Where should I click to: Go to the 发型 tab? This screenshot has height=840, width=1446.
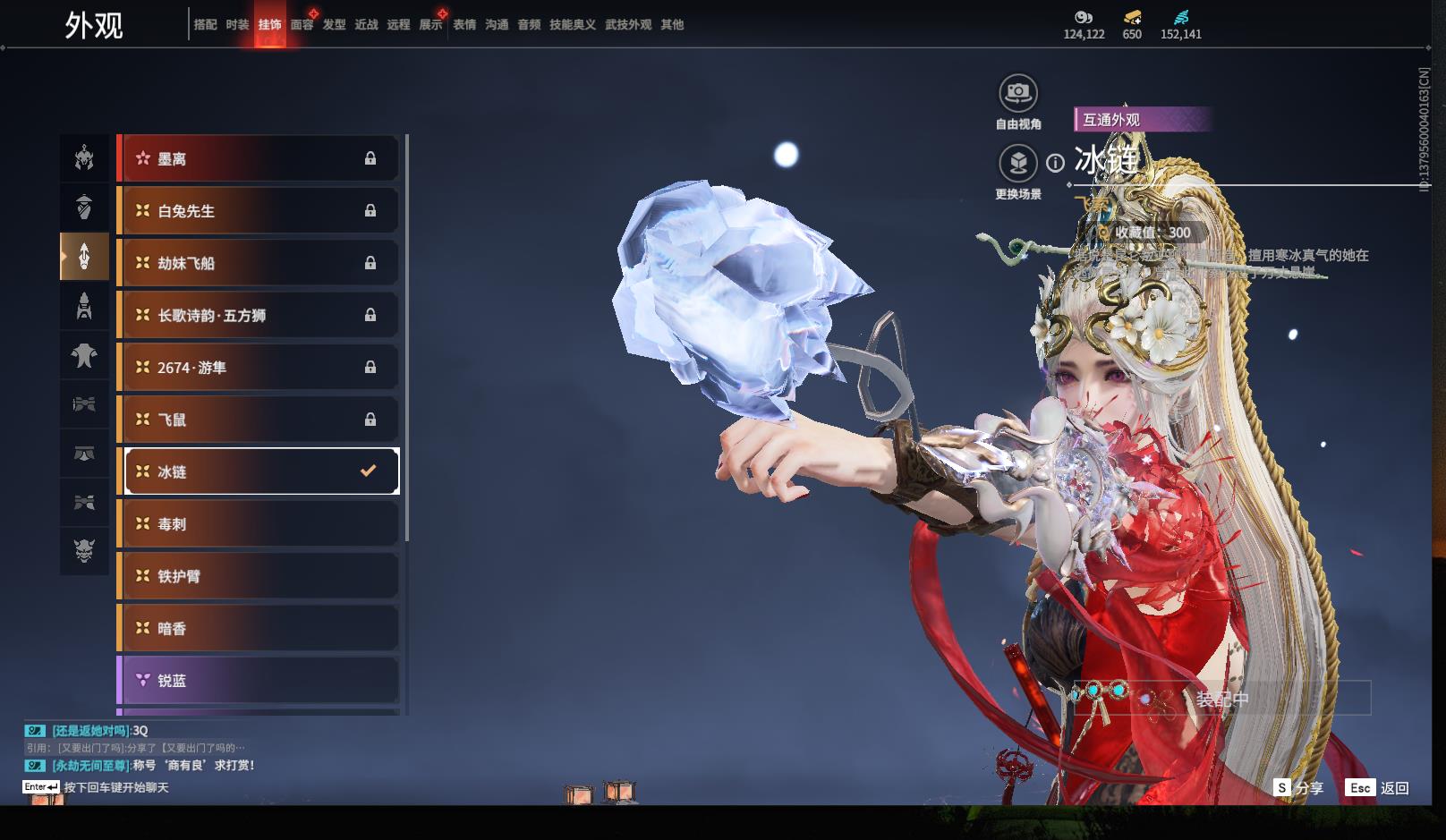pyautogui.click(x=334, y=25)
